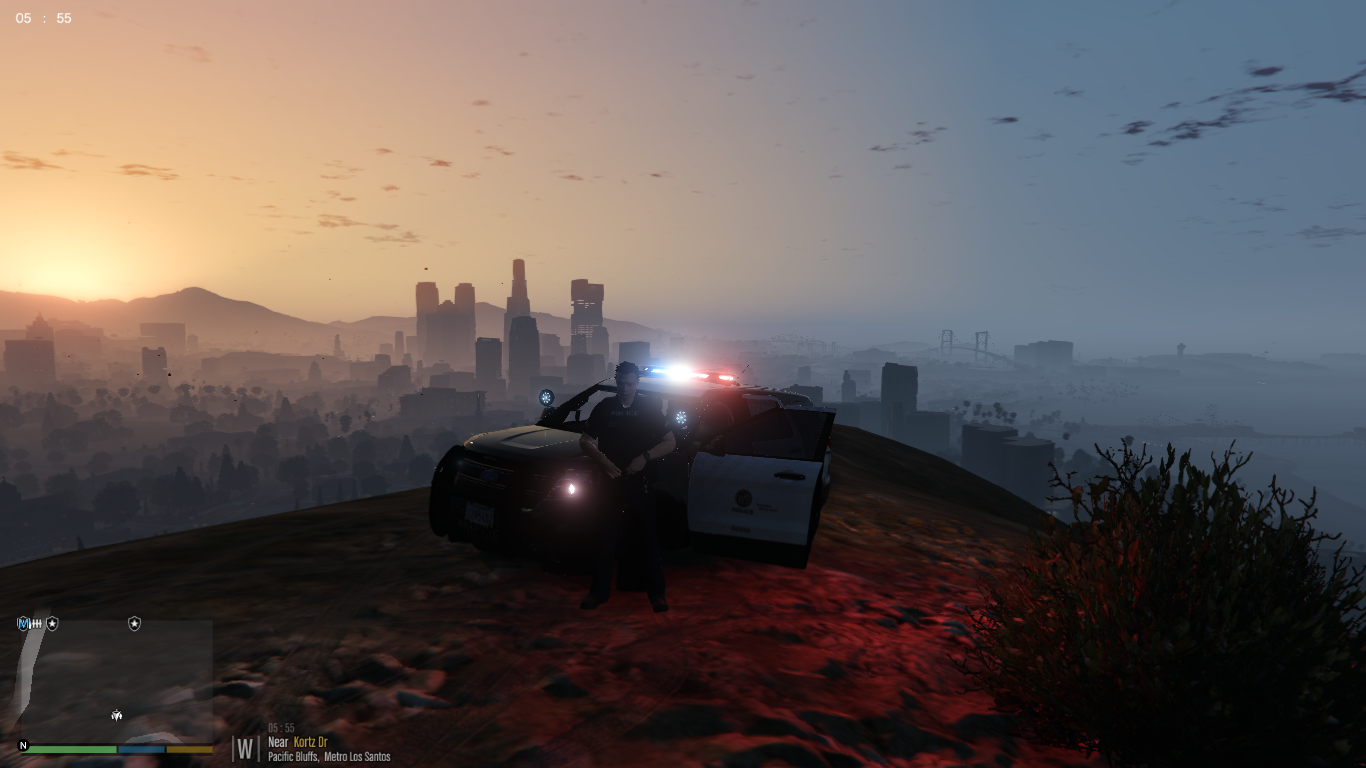
Task: Select the player arrow marker on minimap
Action: point(116,715)
